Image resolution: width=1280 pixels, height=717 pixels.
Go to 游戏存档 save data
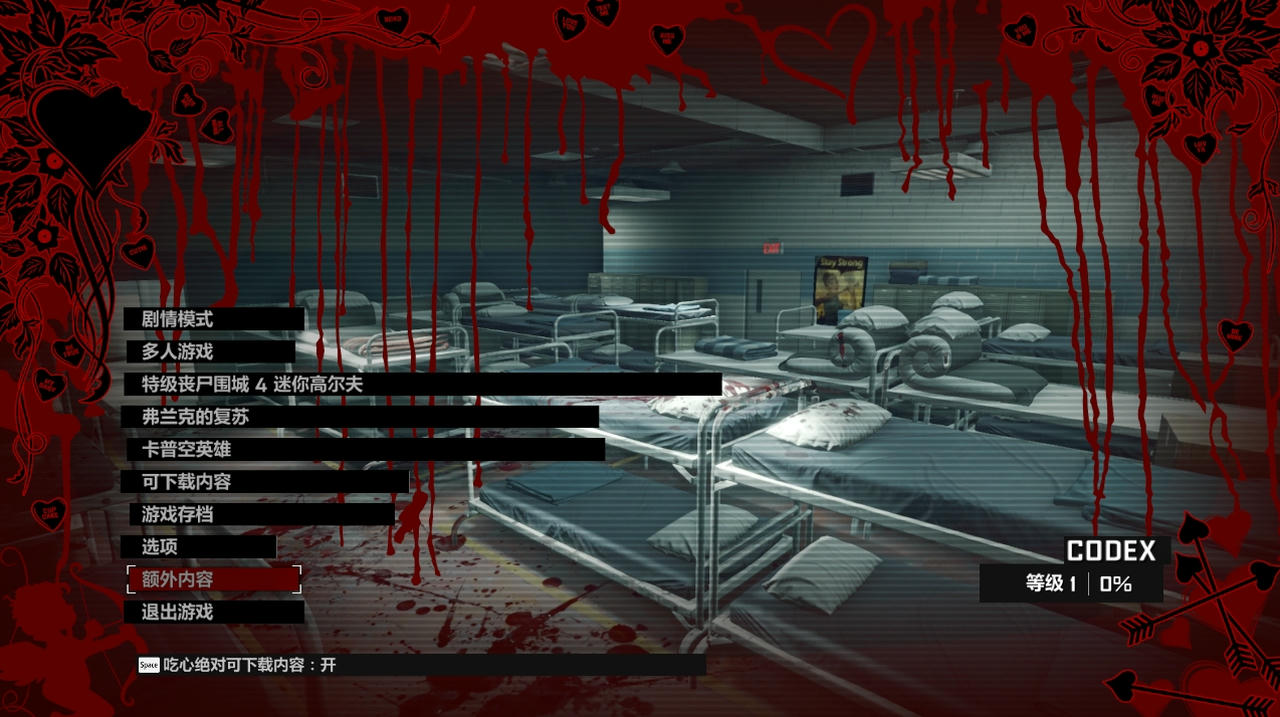pos(178,514)
